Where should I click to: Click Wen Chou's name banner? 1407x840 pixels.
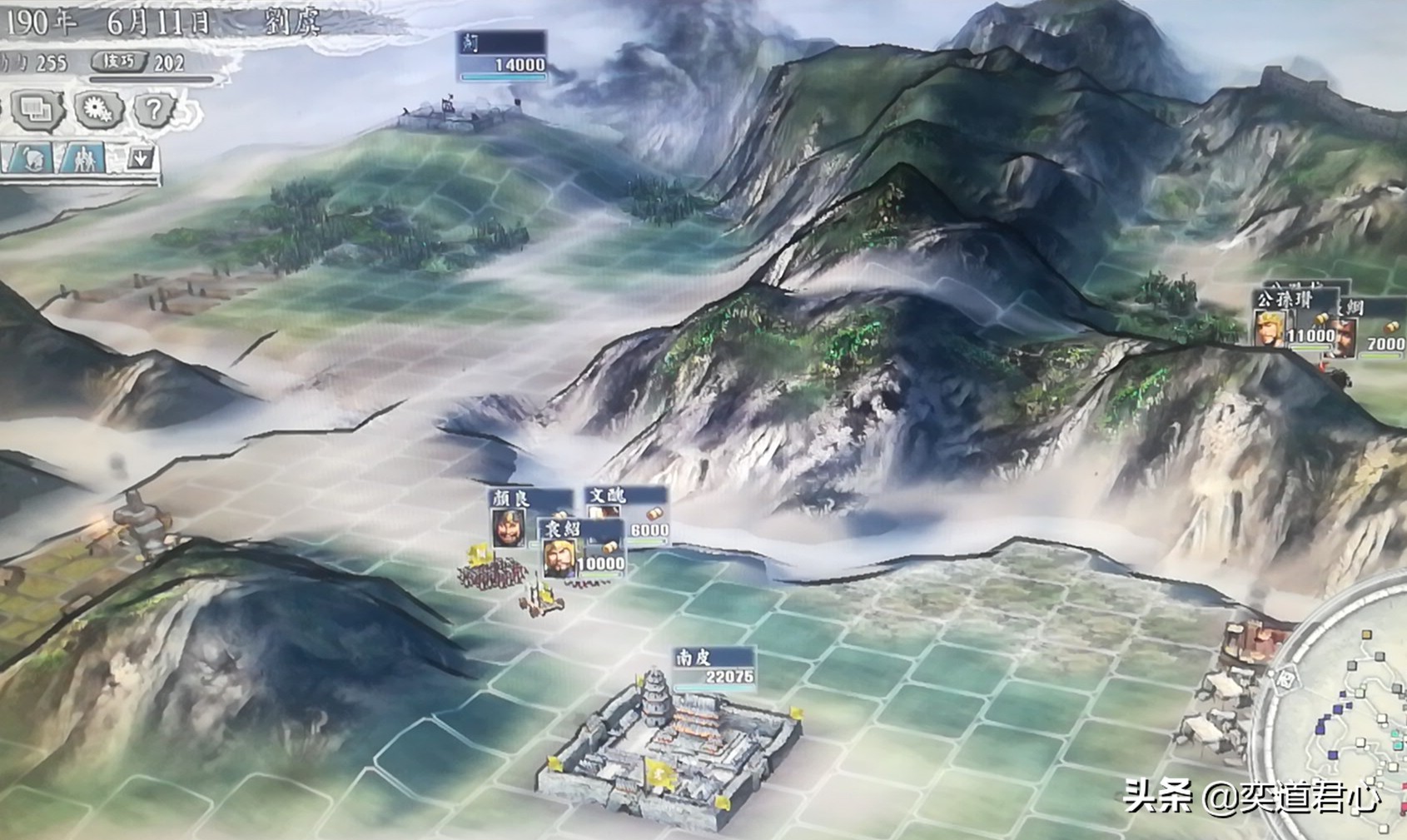click(608, 496)
